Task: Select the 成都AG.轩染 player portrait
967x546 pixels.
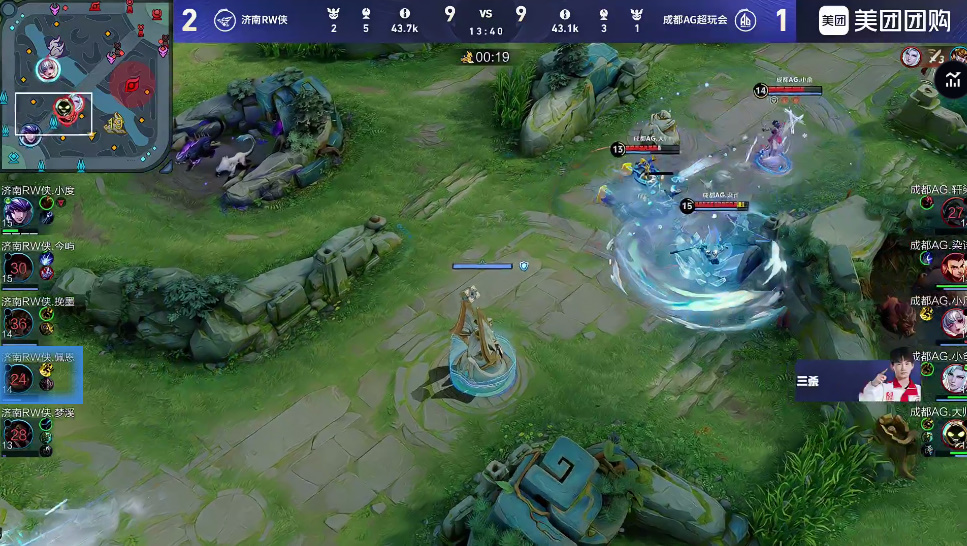Action: coord(952,212)
